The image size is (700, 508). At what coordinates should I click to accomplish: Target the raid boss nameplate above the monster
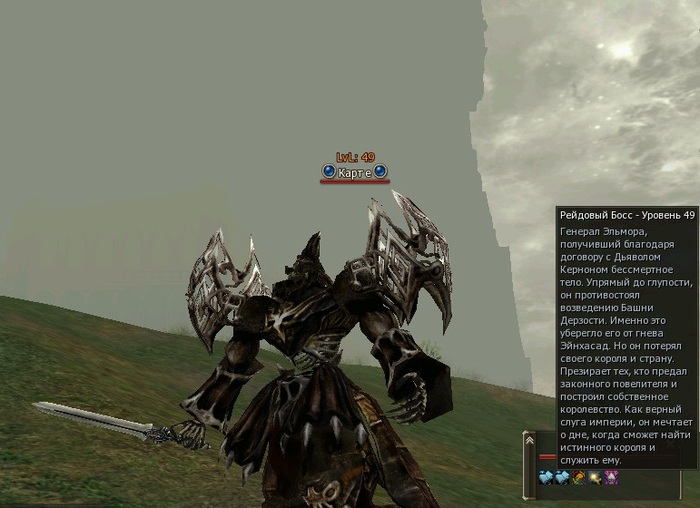355,173
